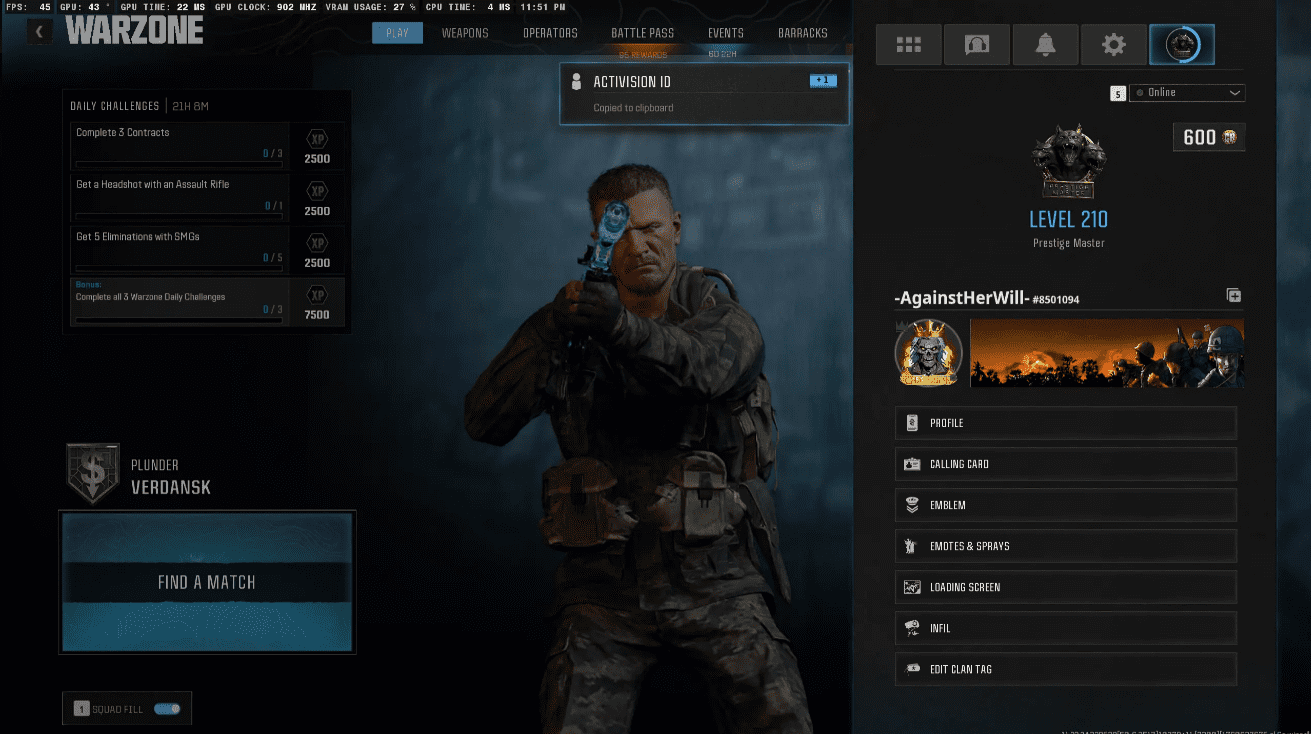Open the settings gear icon
This screenshot has width=1311, height=734.
(1114, 44)
